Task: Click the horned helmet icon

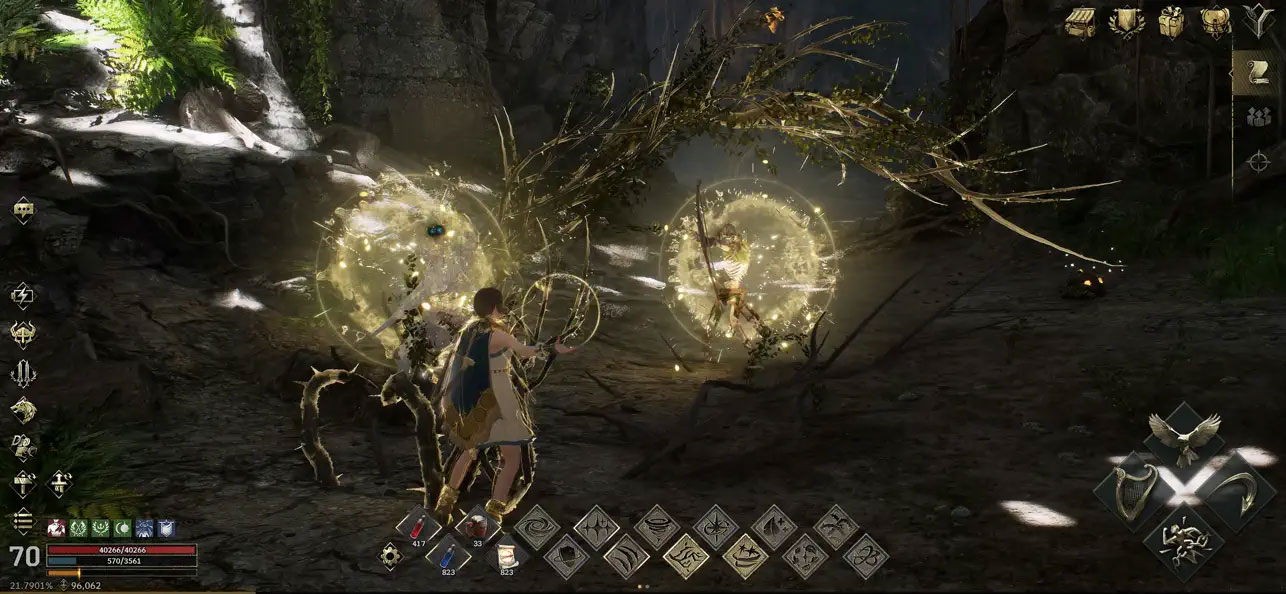Action: tap(23, 333)
